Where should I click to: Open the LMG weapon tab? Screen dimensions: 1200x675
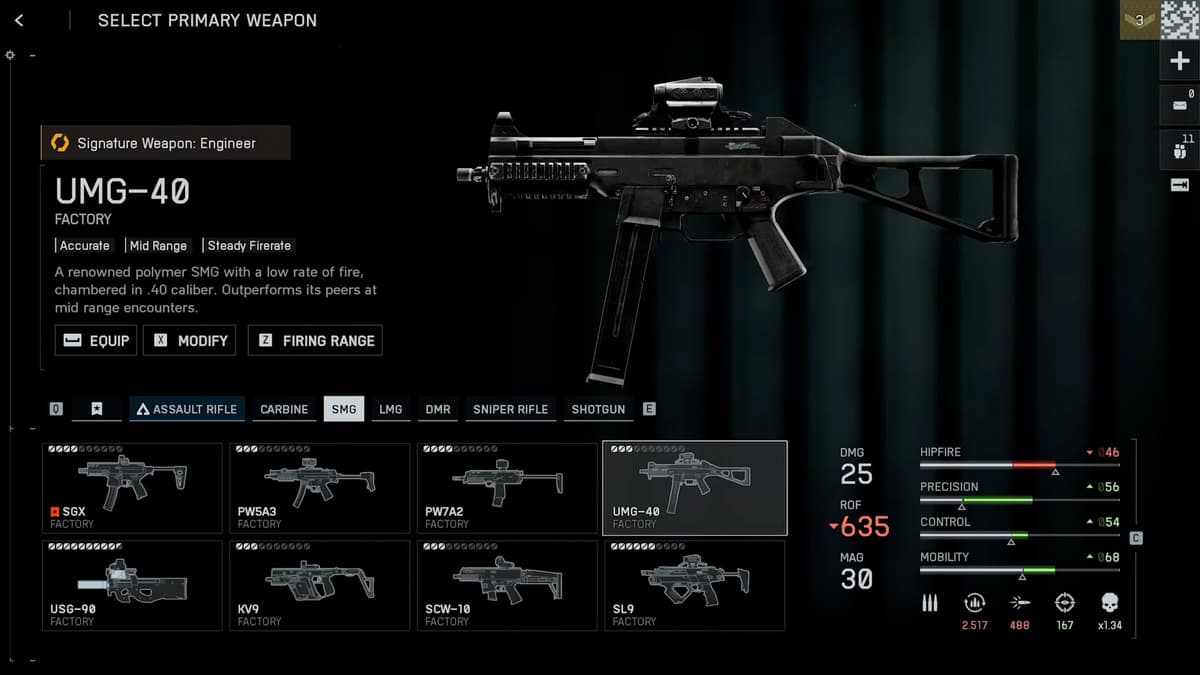[x=391, y=409]
